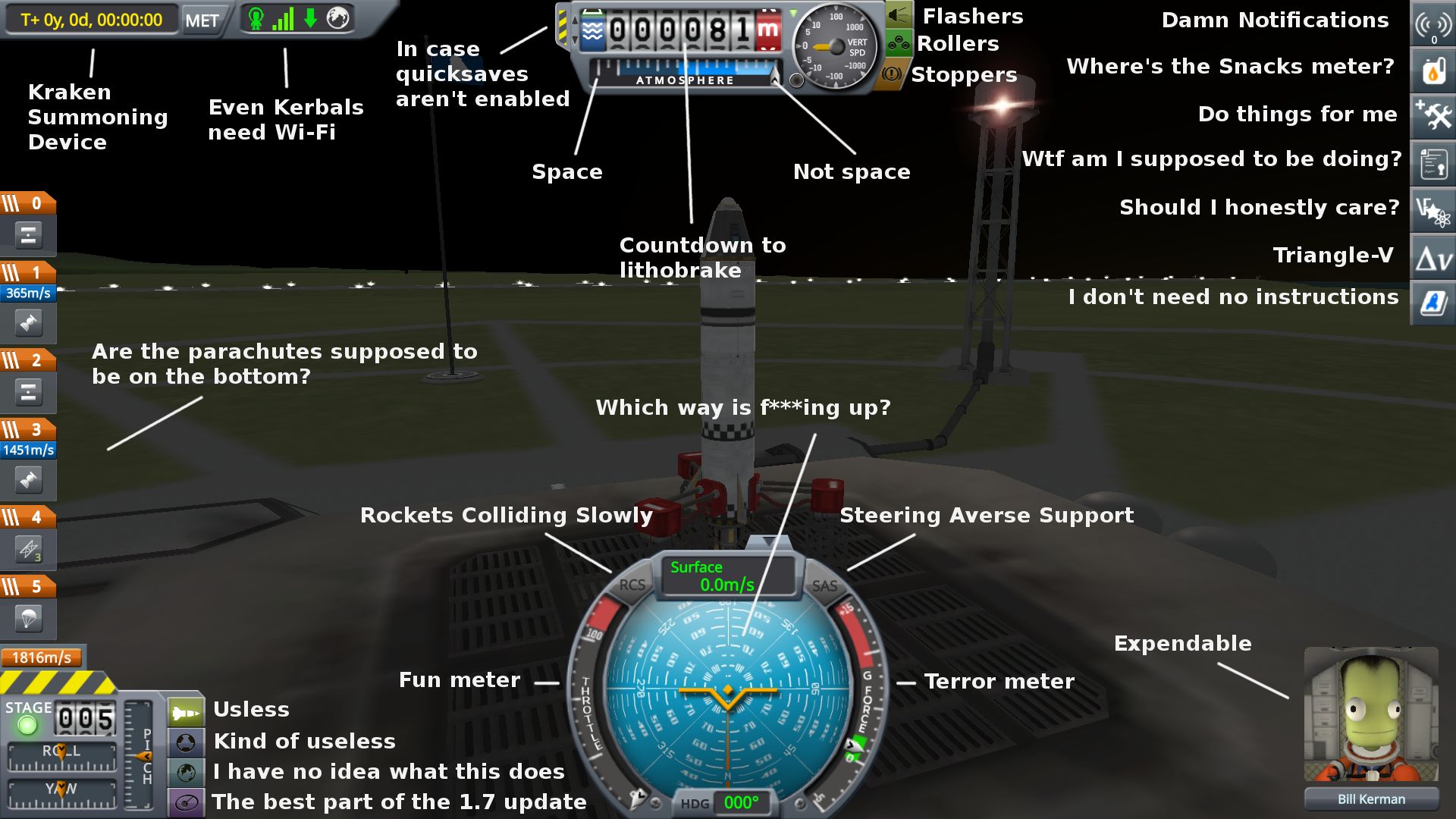The image size is (1456, 819).
Task: Toggle SAS on the navball
Action: (825, 585)
